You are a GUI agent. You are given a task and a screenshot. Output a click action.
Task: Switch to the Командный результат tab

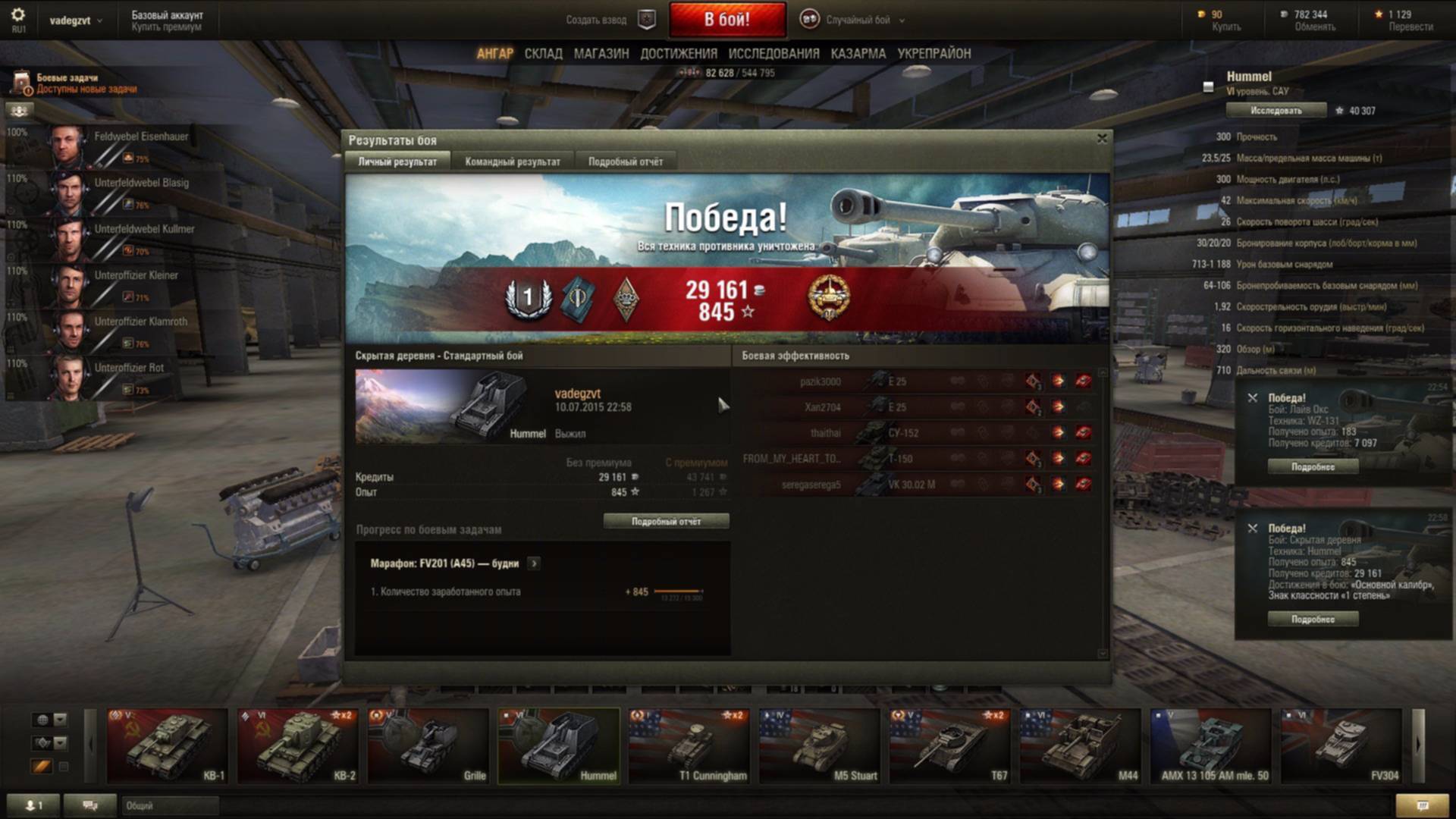(x=513, y=162)
